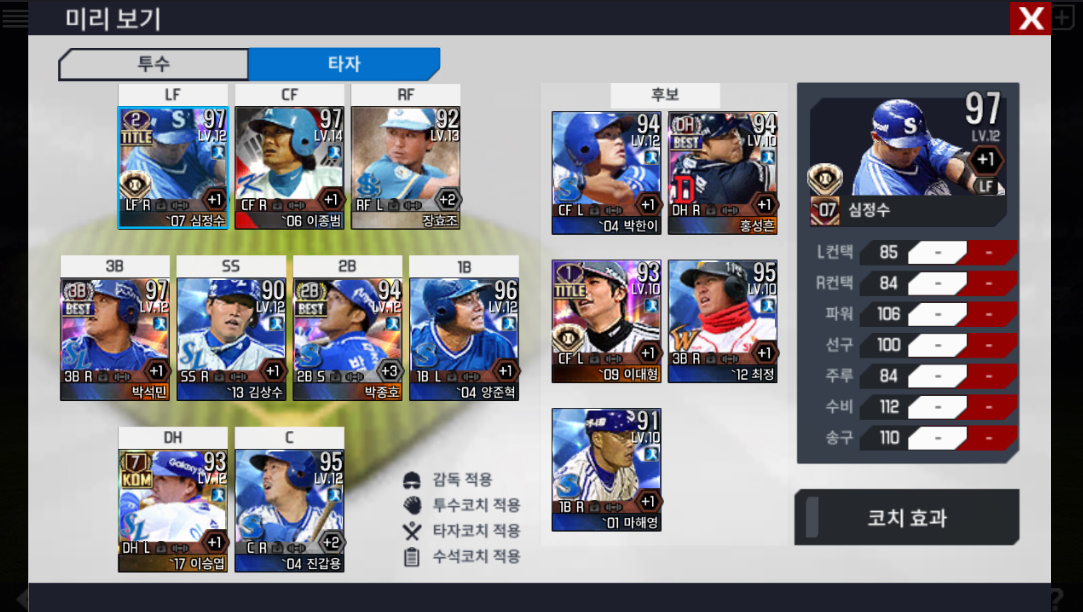The image size is (1083, 612).
Task: Switch to the 투수 tab
Action: 153,64
